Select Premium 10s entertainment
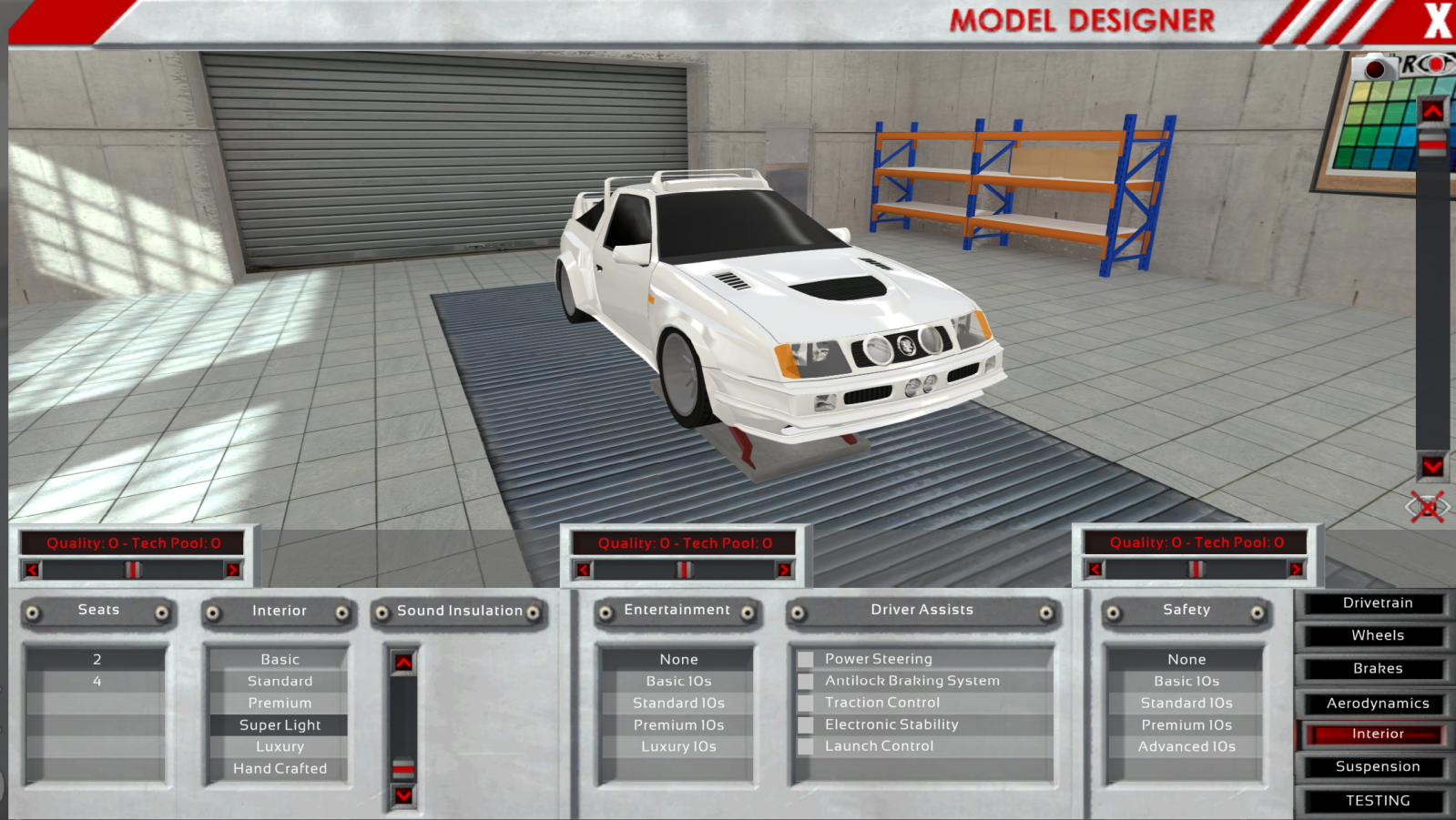1456x820 pixels. tap(678, 725)
